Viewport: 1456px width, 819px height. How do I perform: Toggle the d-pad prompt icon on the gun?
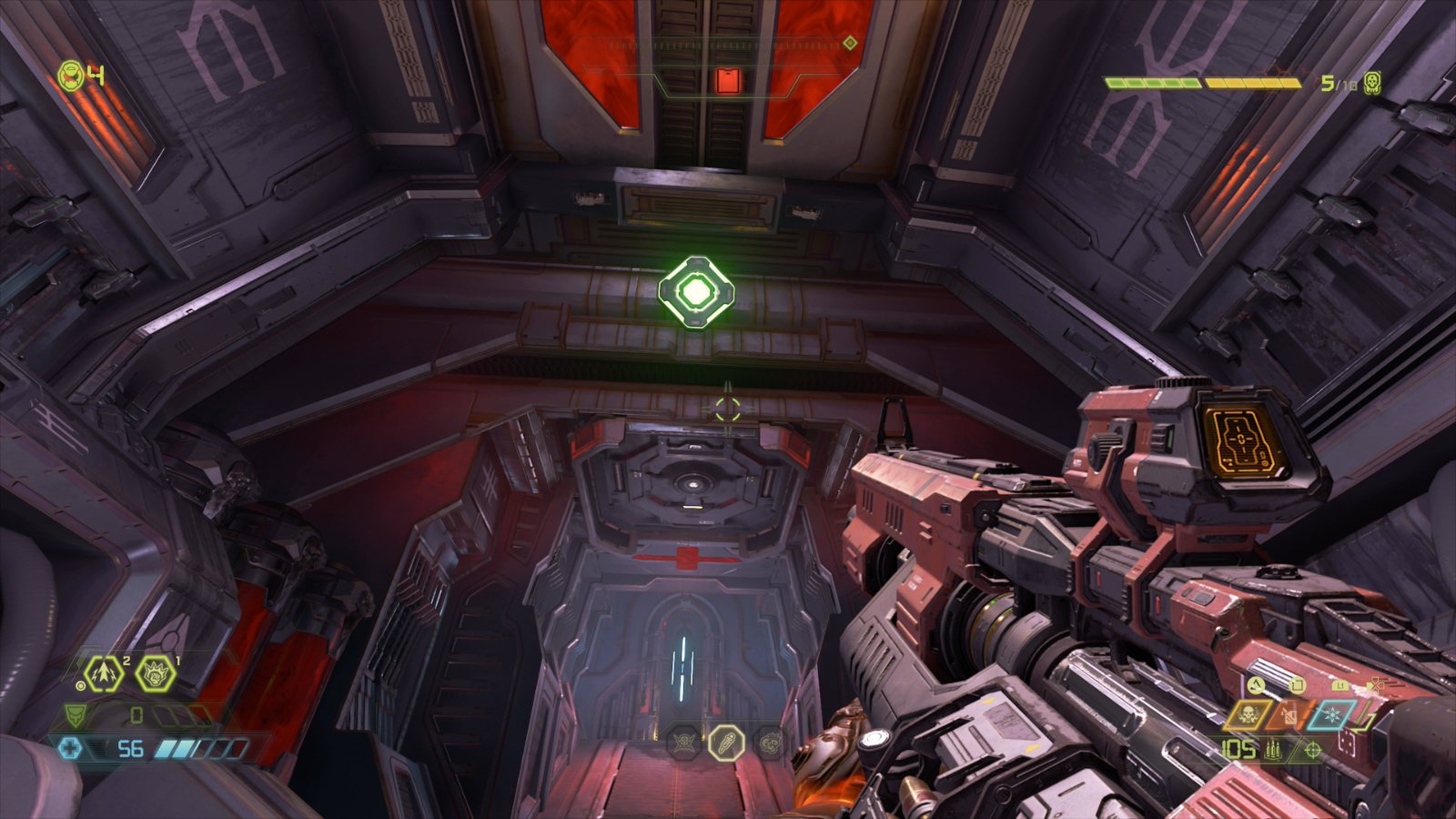(1375, 685)
